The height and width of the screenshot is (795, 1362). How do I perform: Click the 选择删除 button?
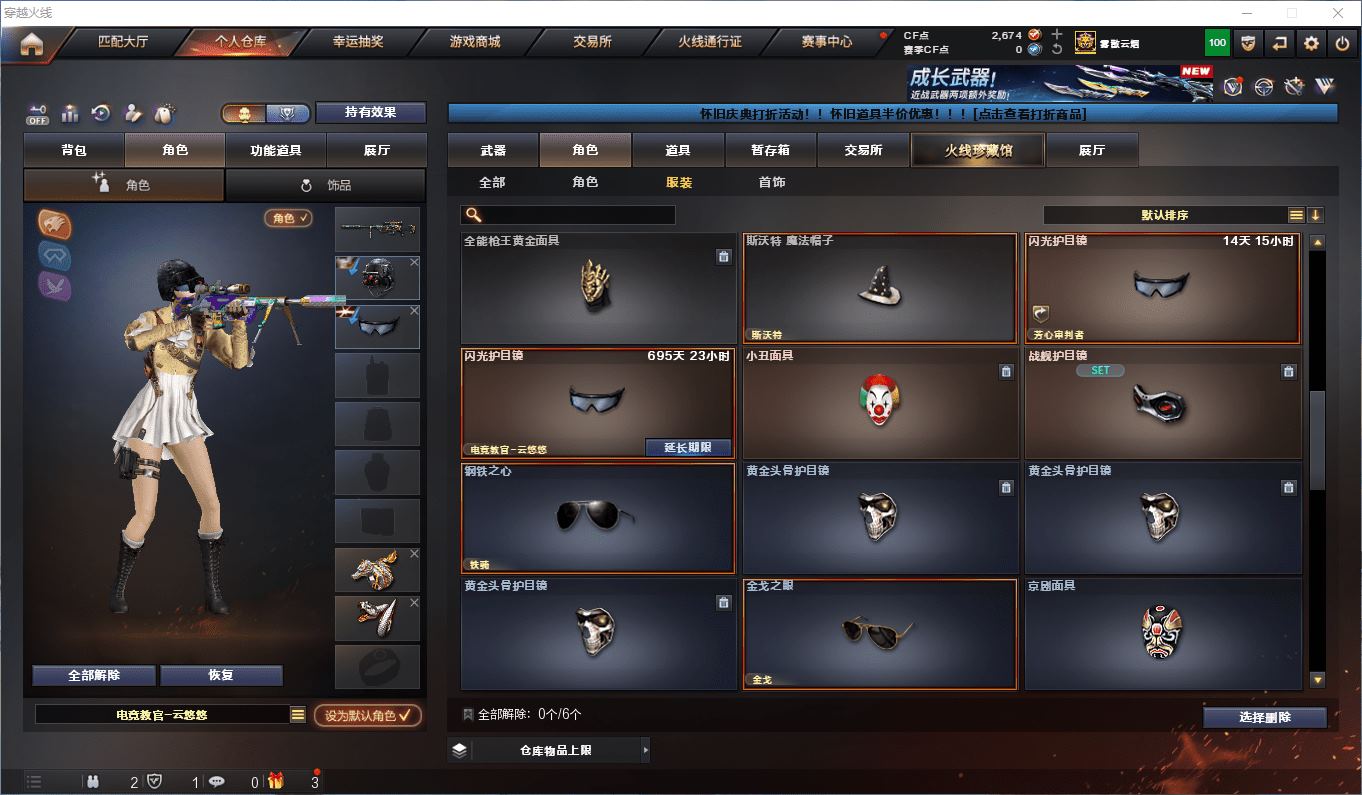coord(1264,717)
